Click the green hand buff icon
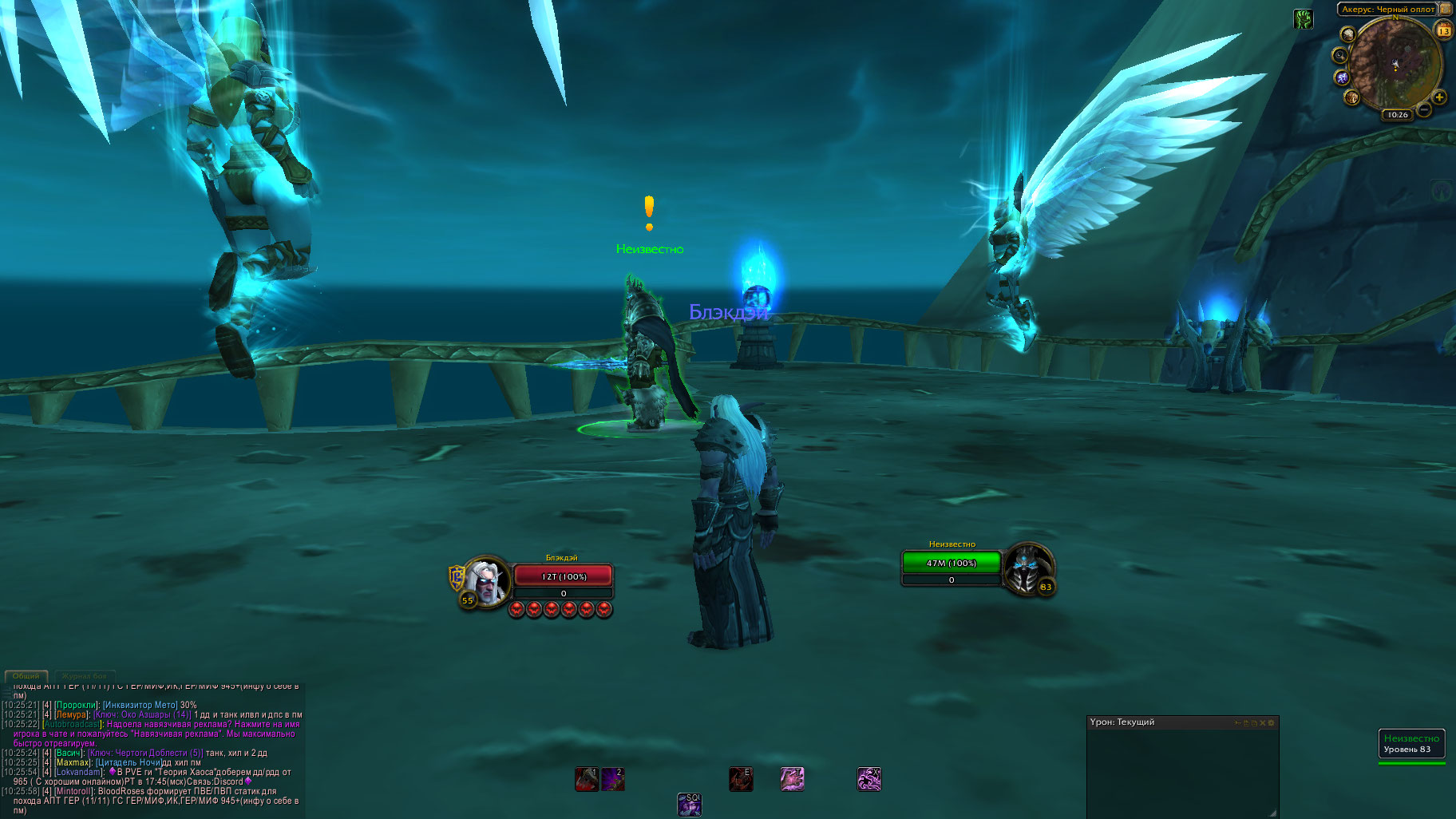Viewport: 1456px width, 819px height. (1304, 19)
